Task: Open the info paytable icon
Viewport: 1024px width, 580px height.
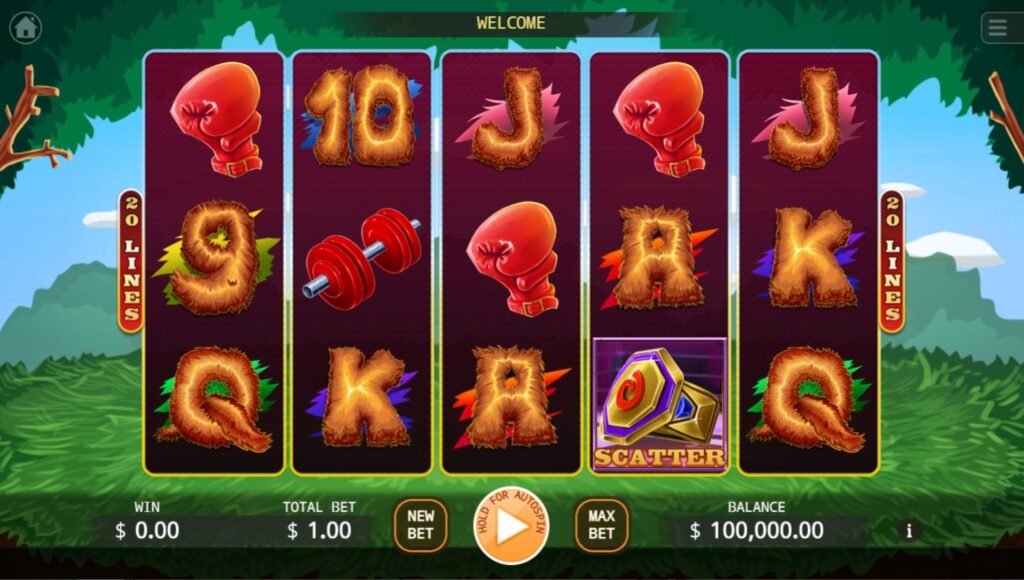Action: click(909, 531)
